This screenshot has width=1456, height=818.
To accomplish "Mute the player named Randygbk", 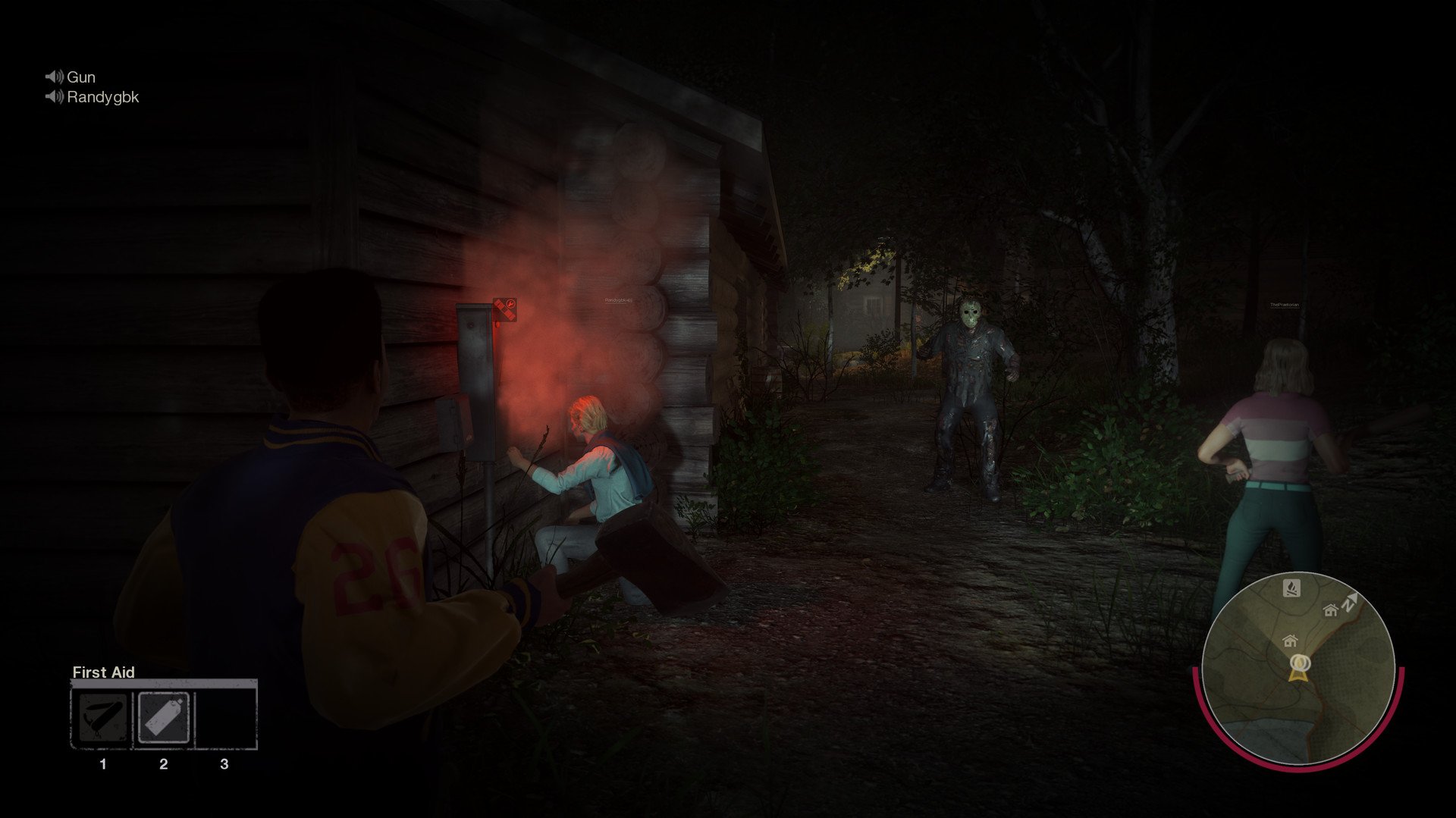I will coord(53,97).
